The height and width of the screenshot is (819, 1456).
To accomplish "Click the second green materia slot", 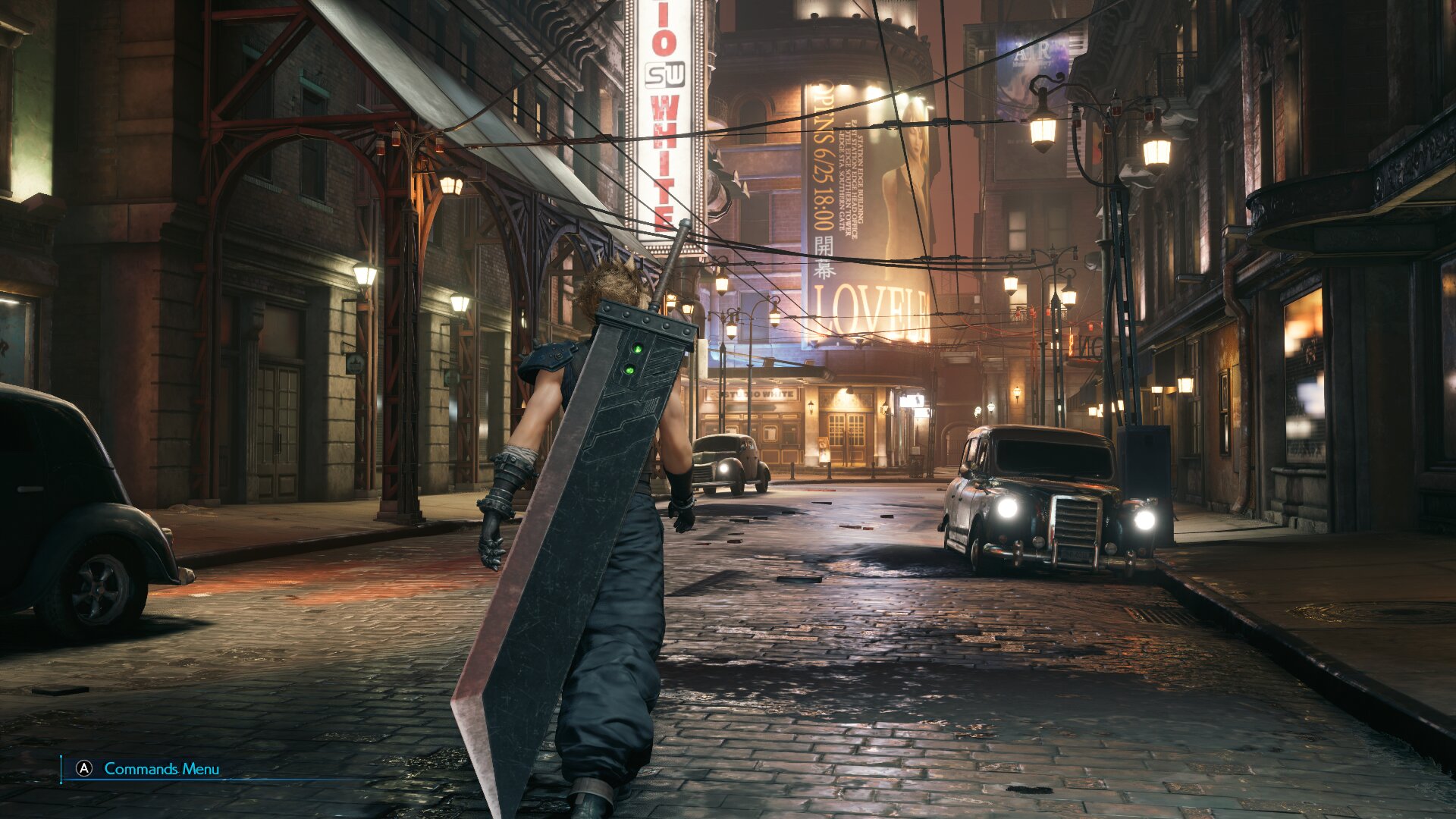I will [x=629, y=369].
